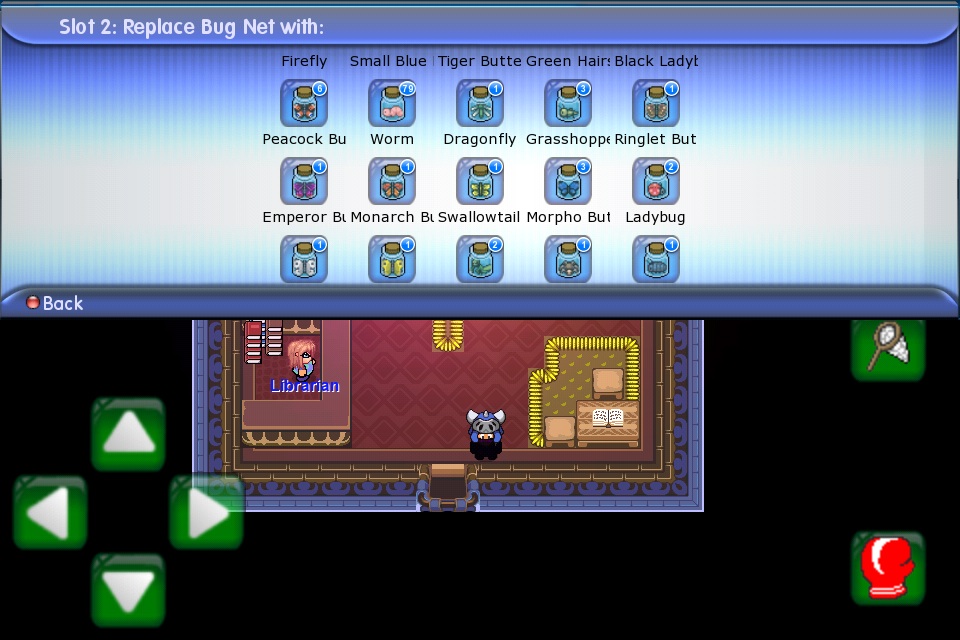
Task: Tap the down arrow on the D-pad
Action: (x=128, y=590)
